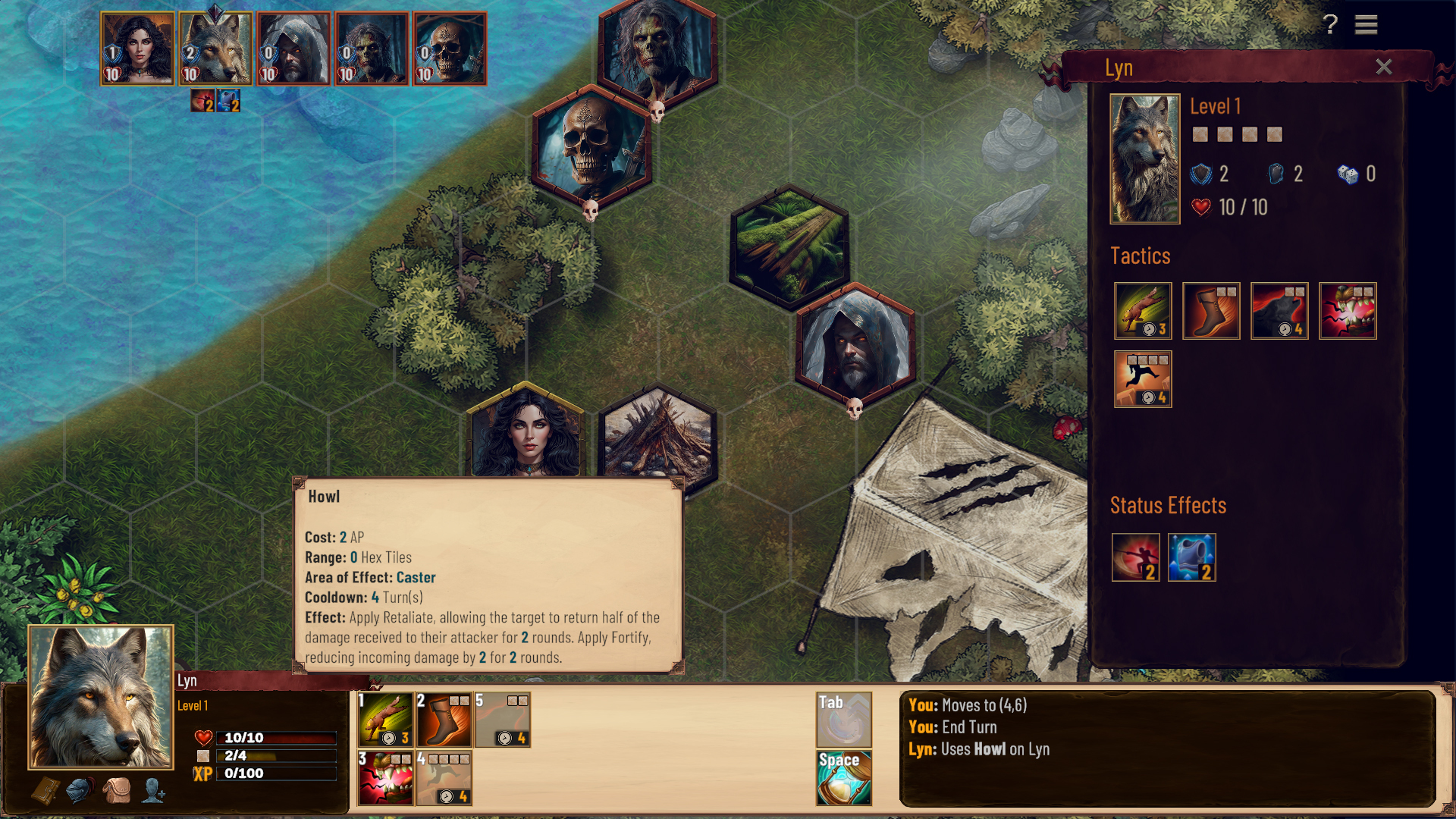Click the help question mark button
The height and width of the screenshot is (819, 1456).
click(x=1329, y=25)
